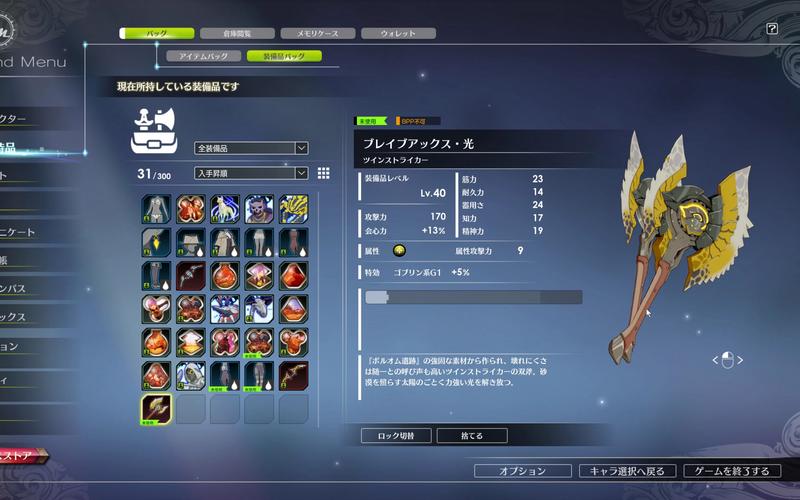Select the 装備品バッグ sub-tab

coord(284,57)
